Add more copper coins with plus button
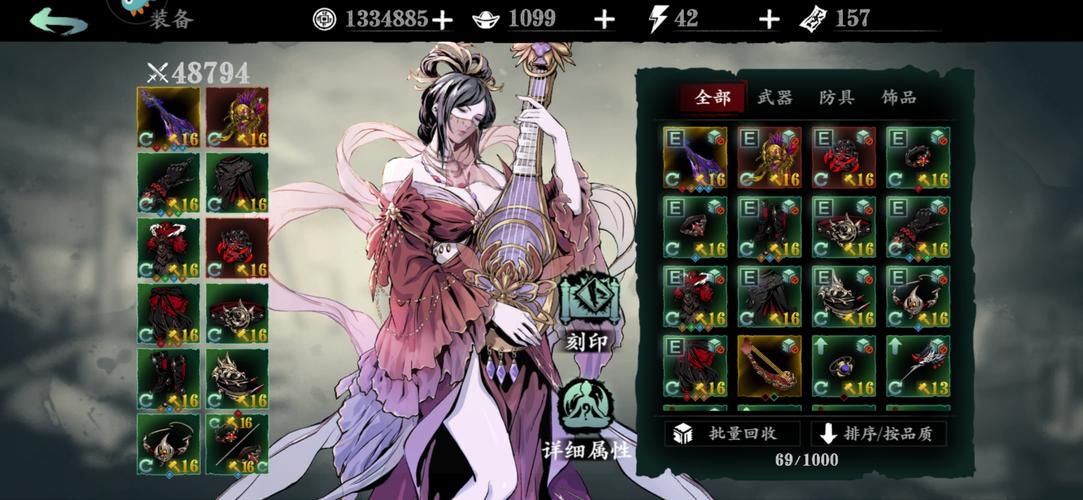The height and width of the screenshot is (500, 1083). pos(441,19)
